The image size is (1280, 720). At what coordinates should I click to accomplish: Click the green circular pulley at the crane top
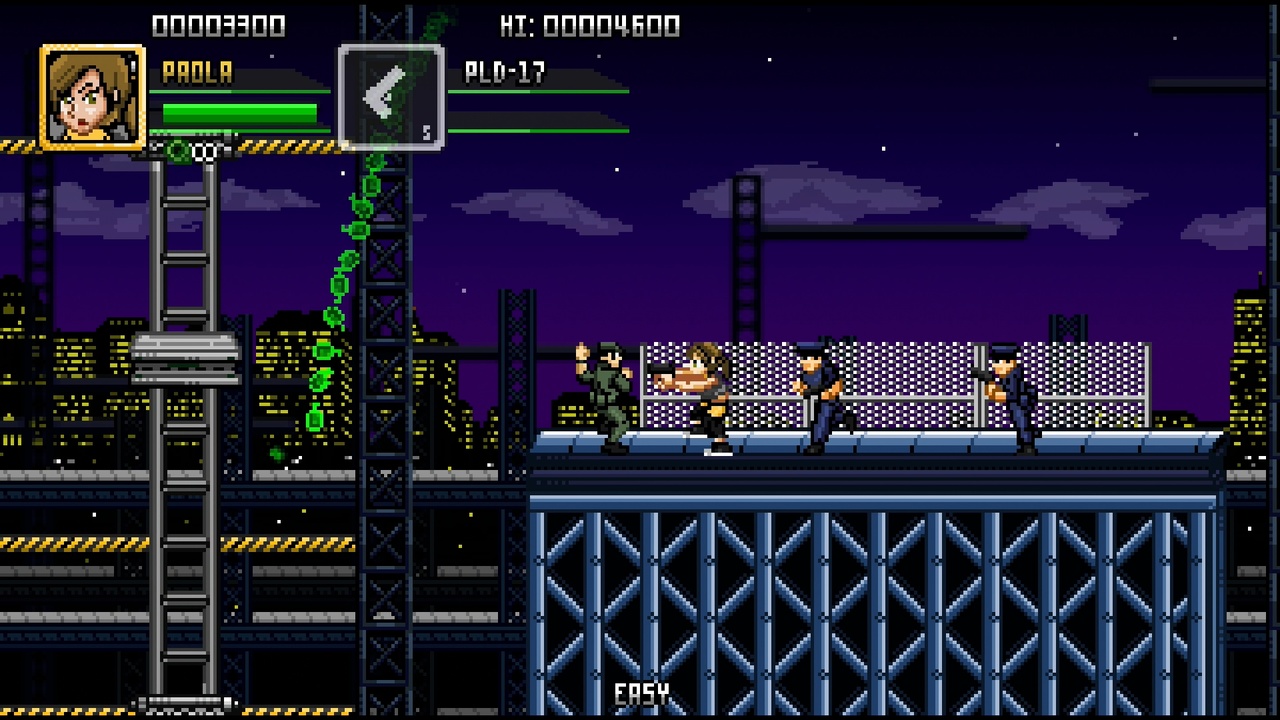[180, 148]
